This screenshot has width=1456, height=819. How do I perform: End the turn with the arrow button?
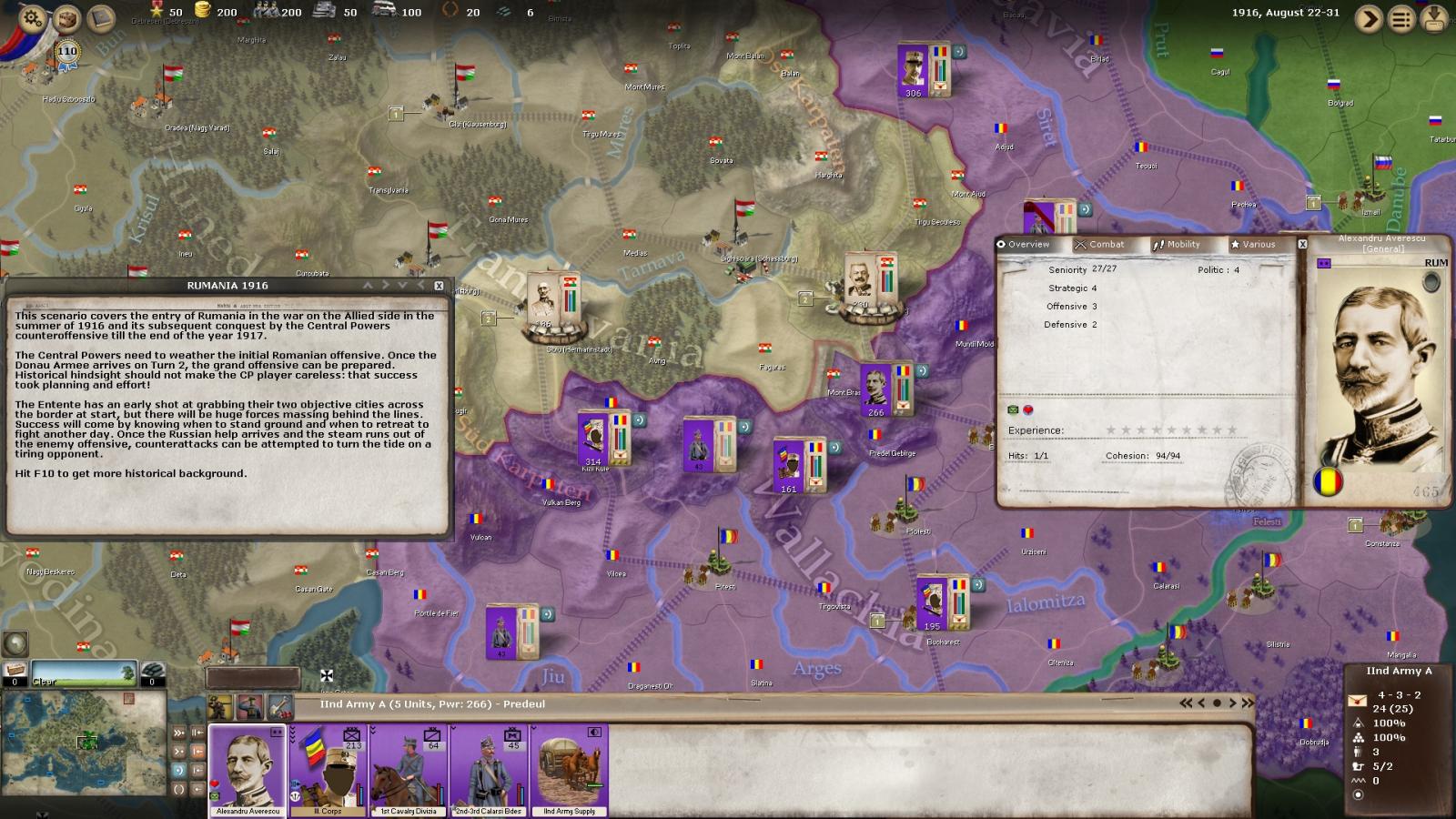pyautogui.click(x=1368, y=19)
